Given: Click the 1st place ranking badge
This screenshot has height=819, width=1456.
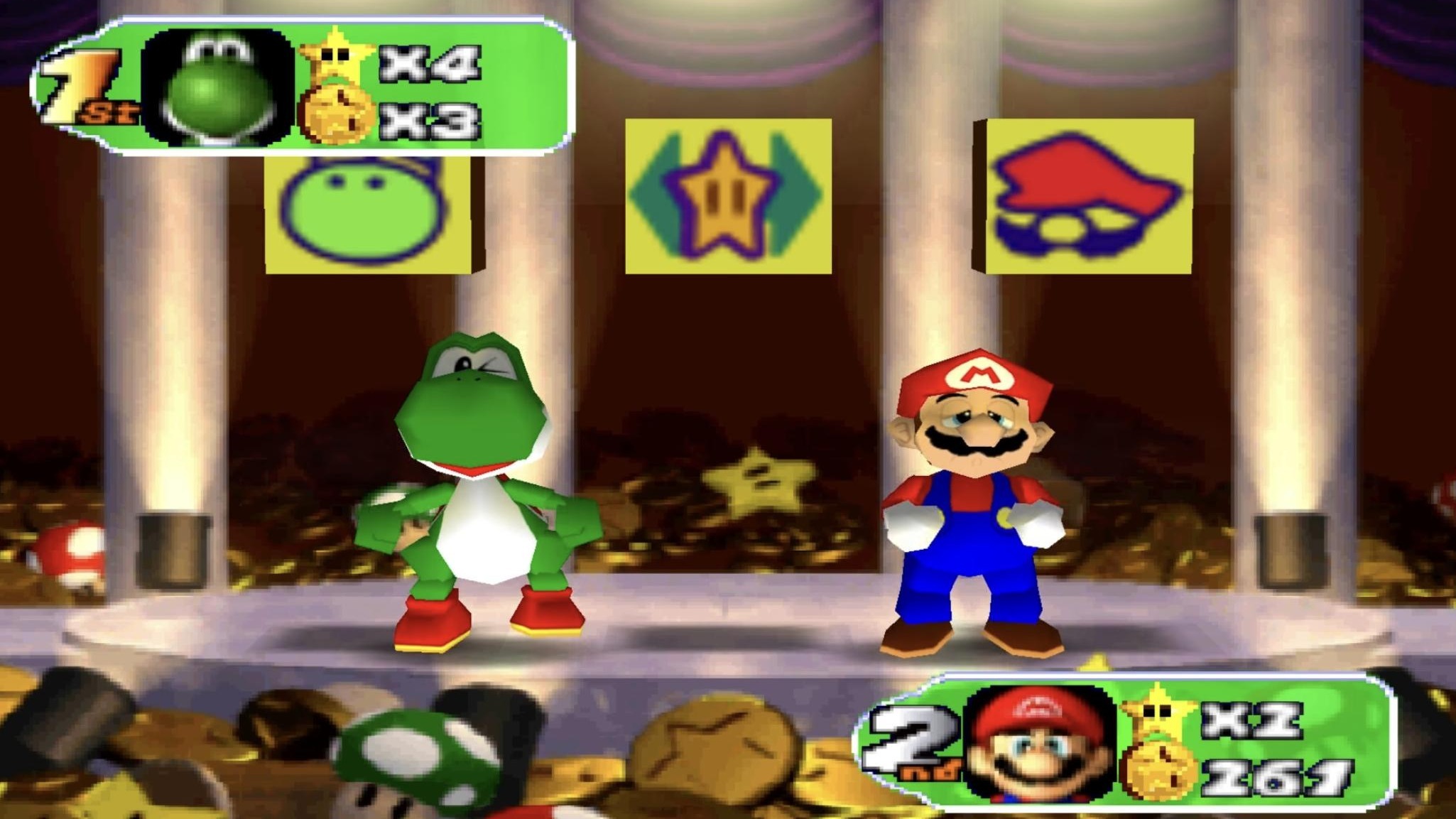Looking at the screenshot, I should [85, 78].
